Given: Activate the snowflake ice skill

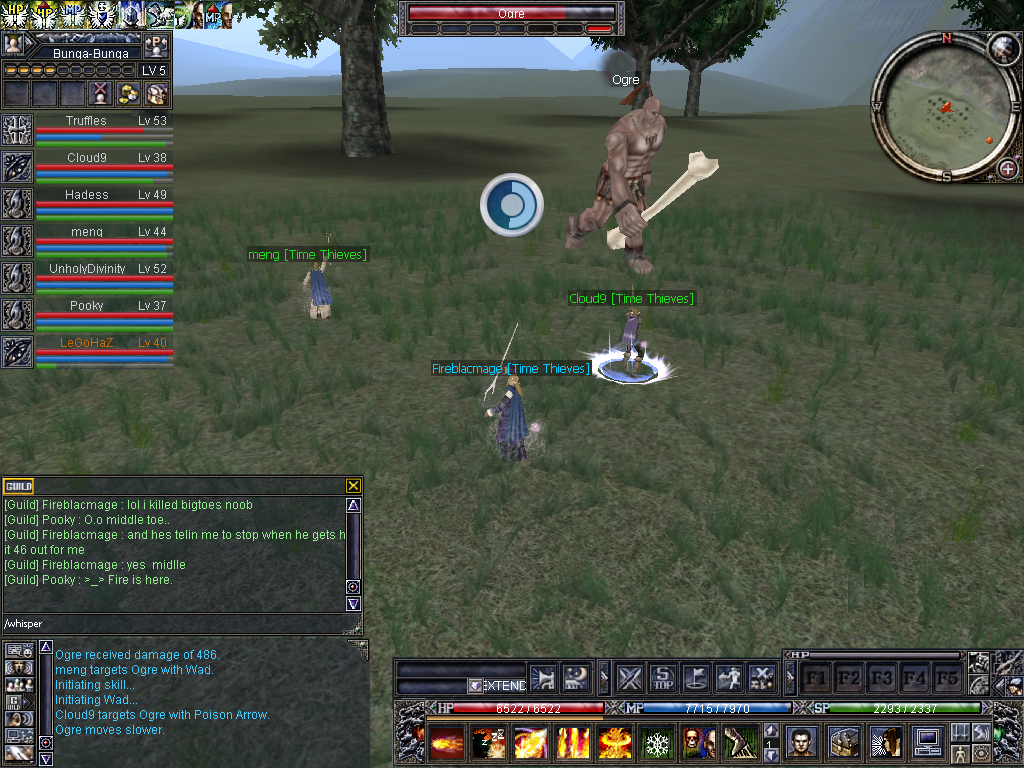Looking at the screenshot, I should click(657, 743).
